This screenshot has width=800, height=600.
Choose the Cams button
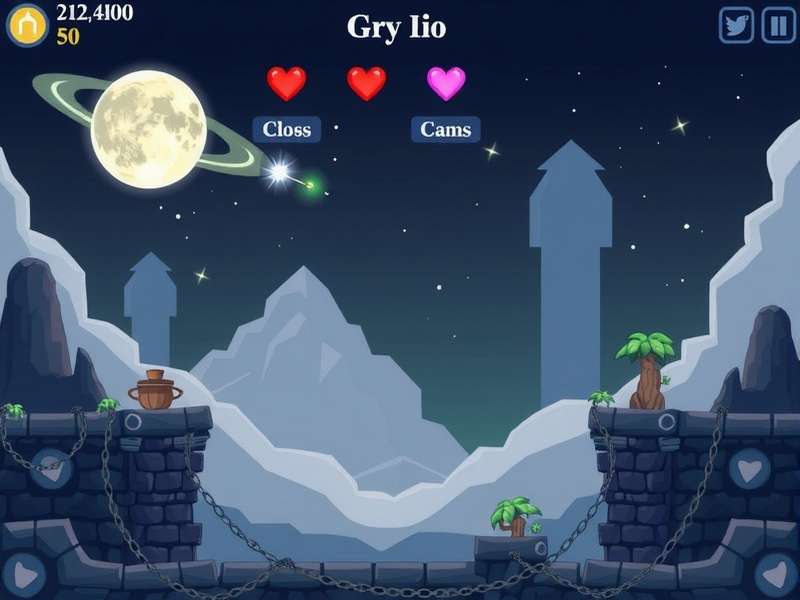click(445, 129)
